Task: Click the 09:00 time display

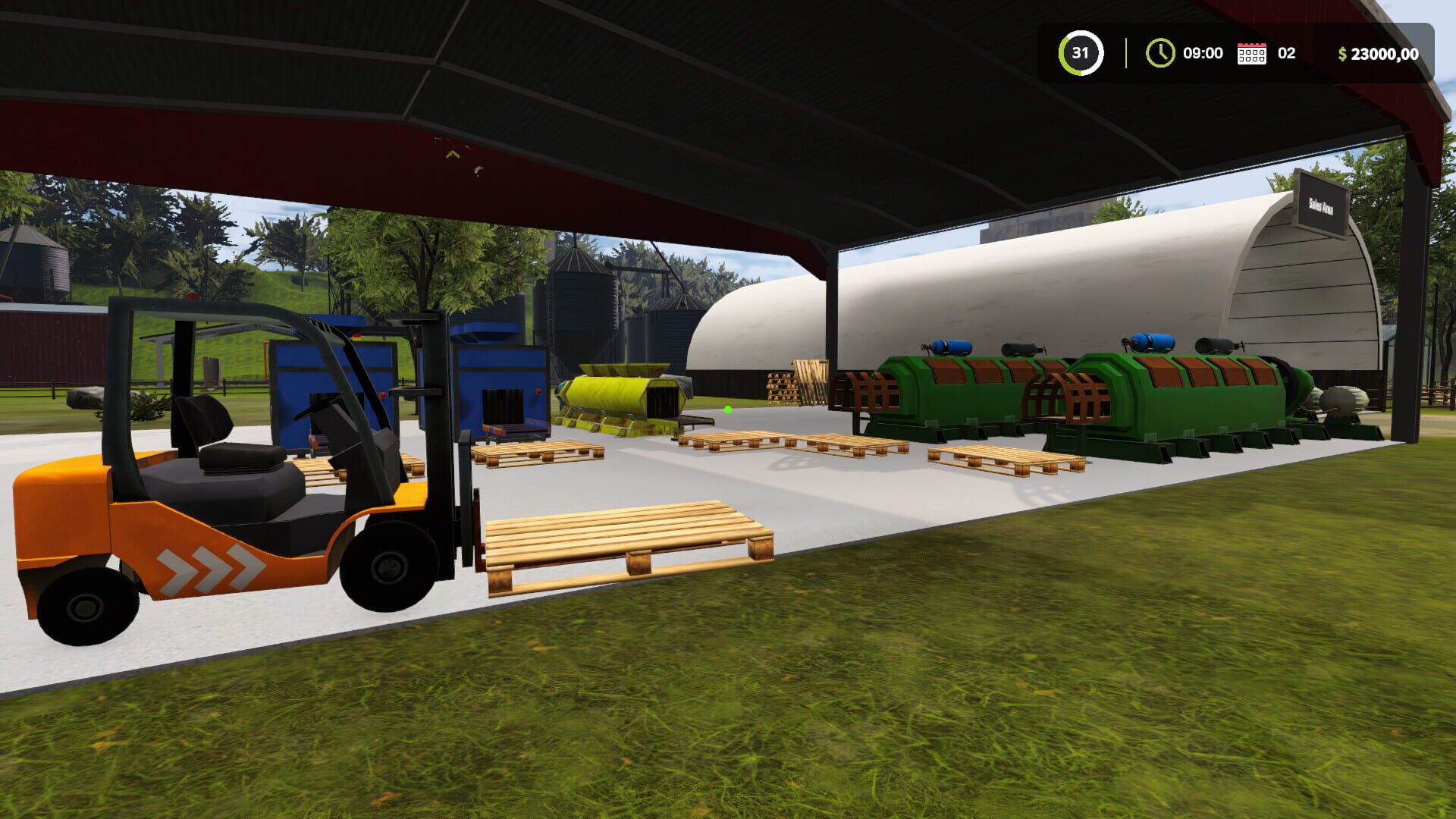Action: 1202,53
